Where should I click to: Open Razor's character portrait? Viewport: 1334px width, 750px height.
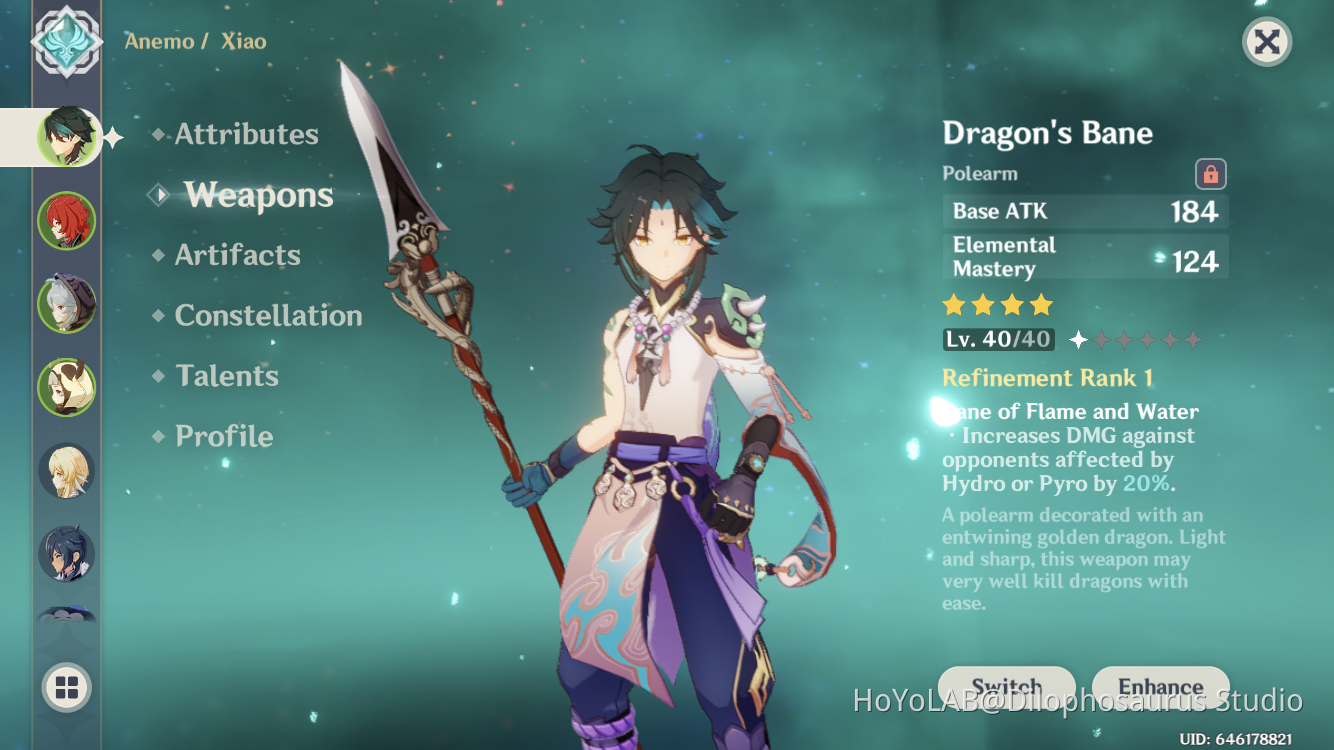pos(66,303)
